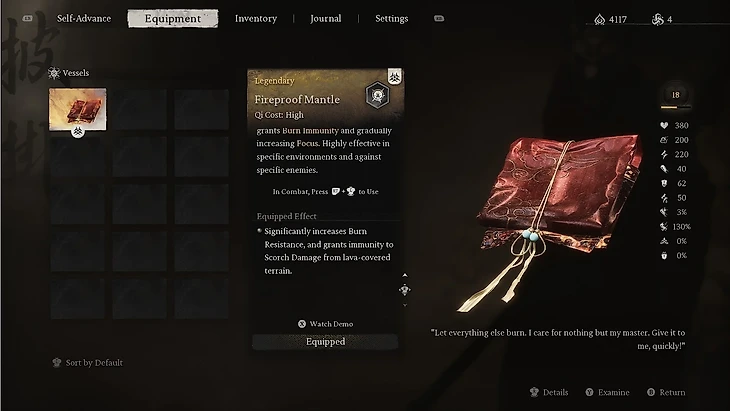Viewport: 730px width, 411px height.
Task: Open the Equipment tab
Action: 172,18
